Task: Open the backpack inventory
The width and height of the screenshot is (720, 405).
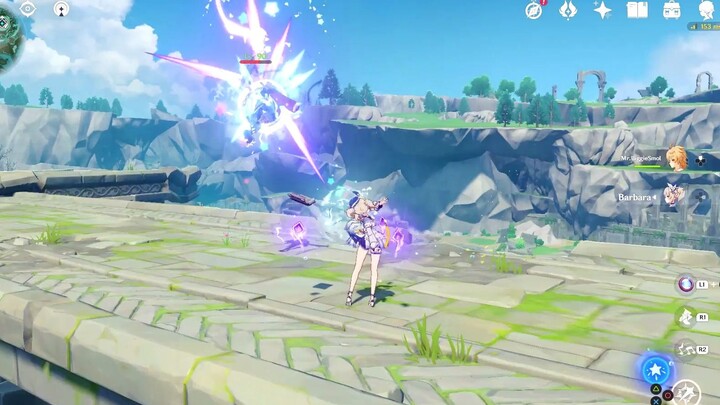Action: click(672, 10)
